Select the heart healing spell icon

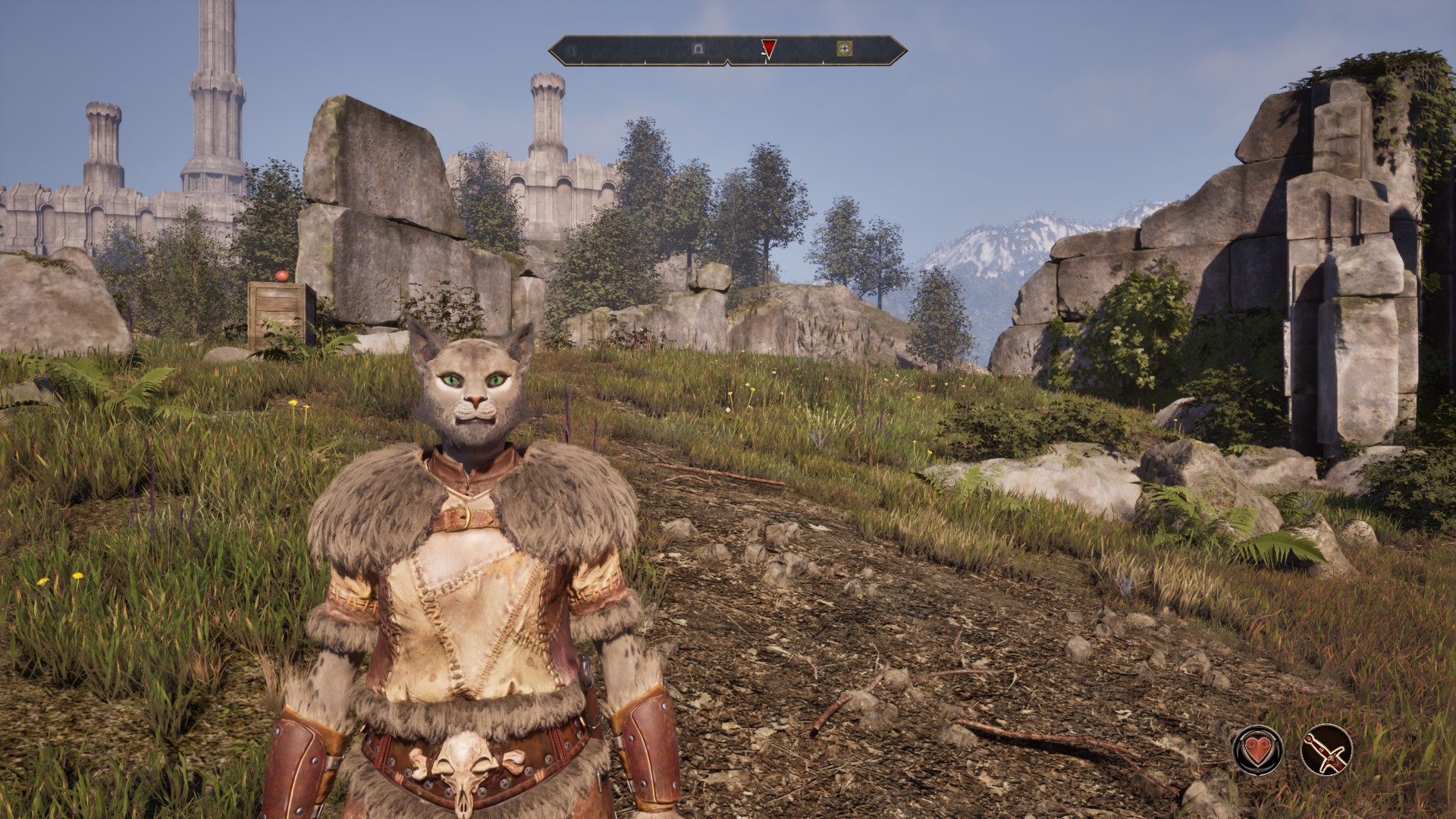coord(1257,749)
